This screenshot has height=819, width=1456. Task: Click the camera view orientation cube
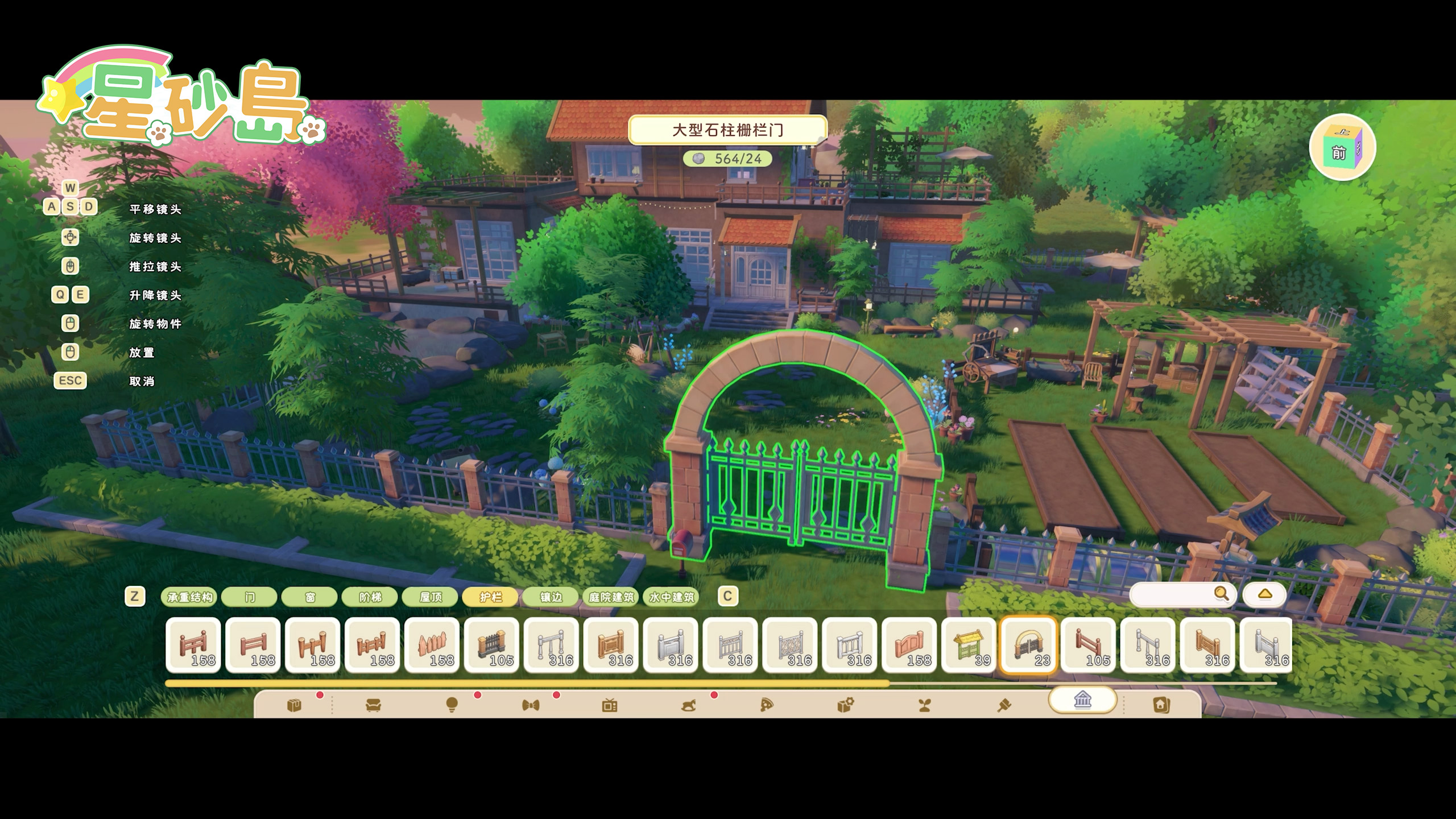point(1342,148)
